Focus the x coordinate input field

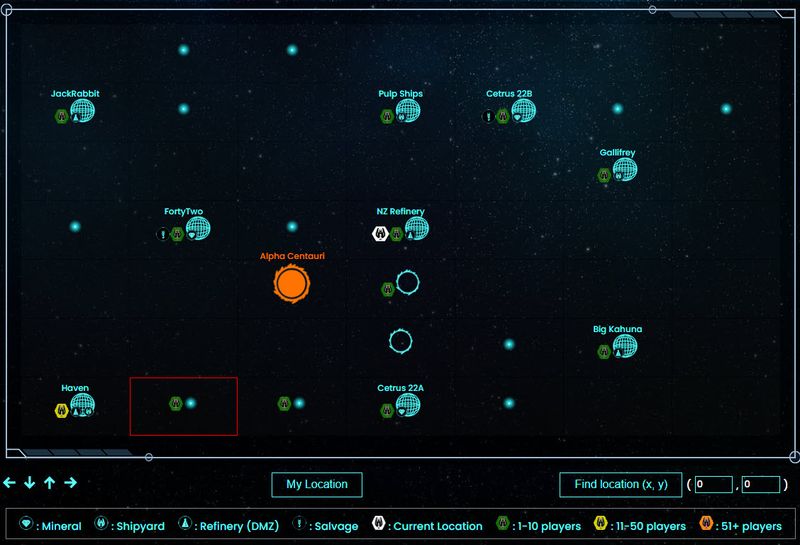[714, 484]
